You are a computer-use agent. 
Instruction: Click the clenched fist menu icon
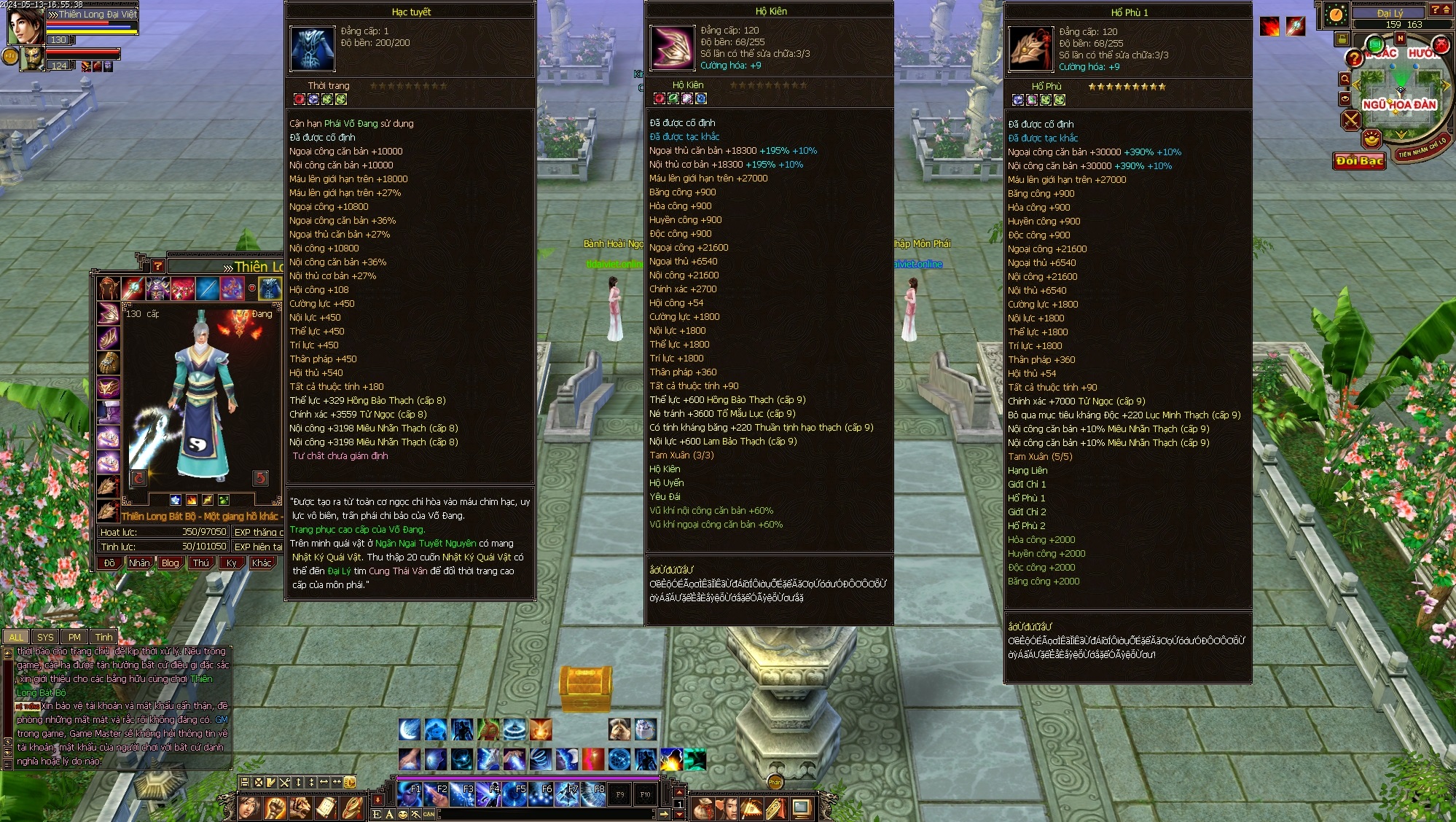pyautogui.click(x=275, y=807)
